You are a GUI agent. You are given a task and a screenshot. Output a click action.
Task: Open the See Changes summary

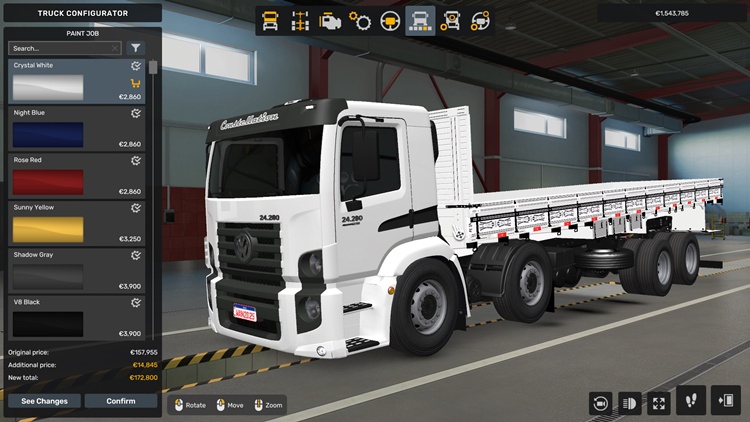coord(44,401)
